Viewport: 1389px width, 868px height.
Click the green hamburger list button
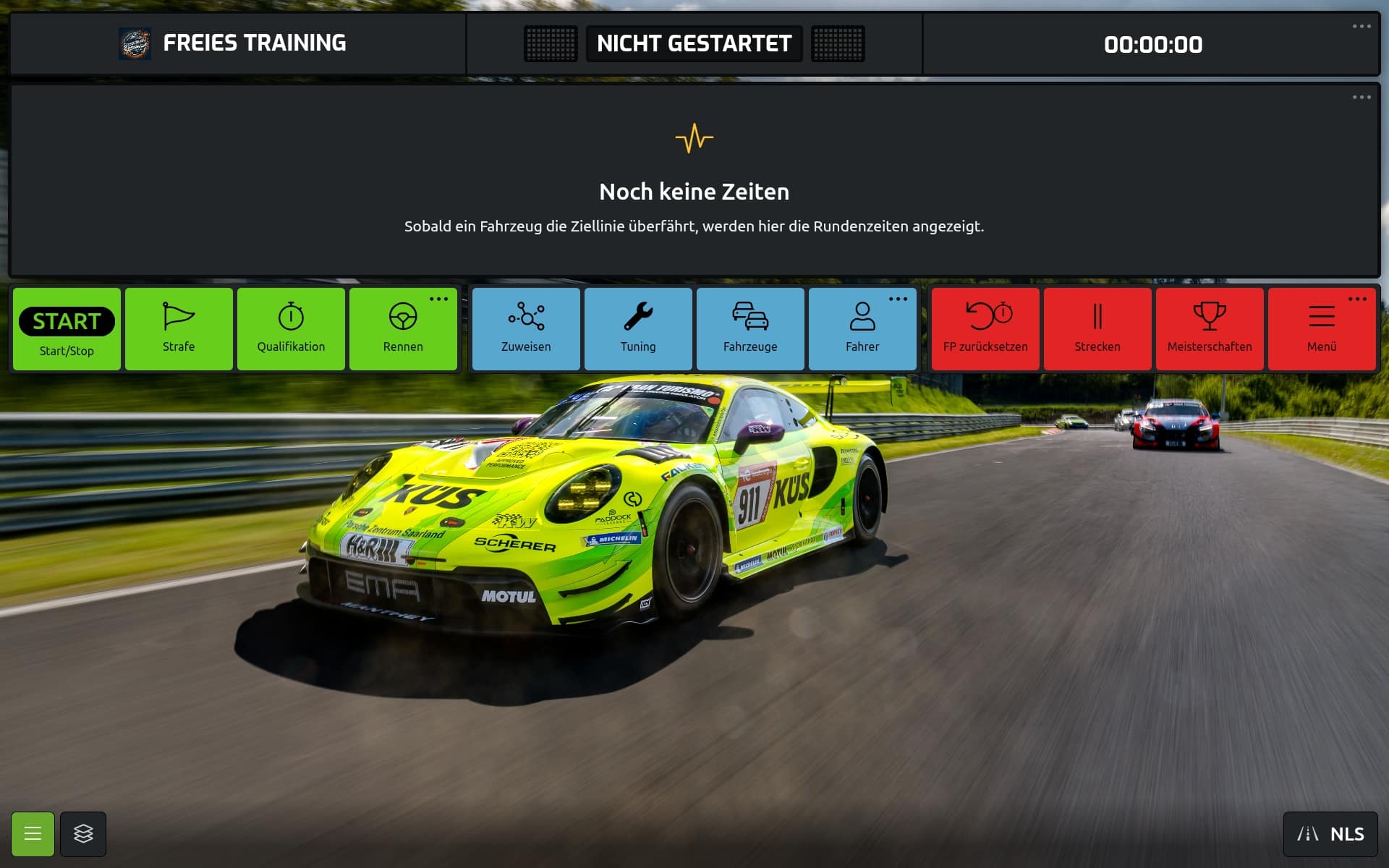[33, 834]
